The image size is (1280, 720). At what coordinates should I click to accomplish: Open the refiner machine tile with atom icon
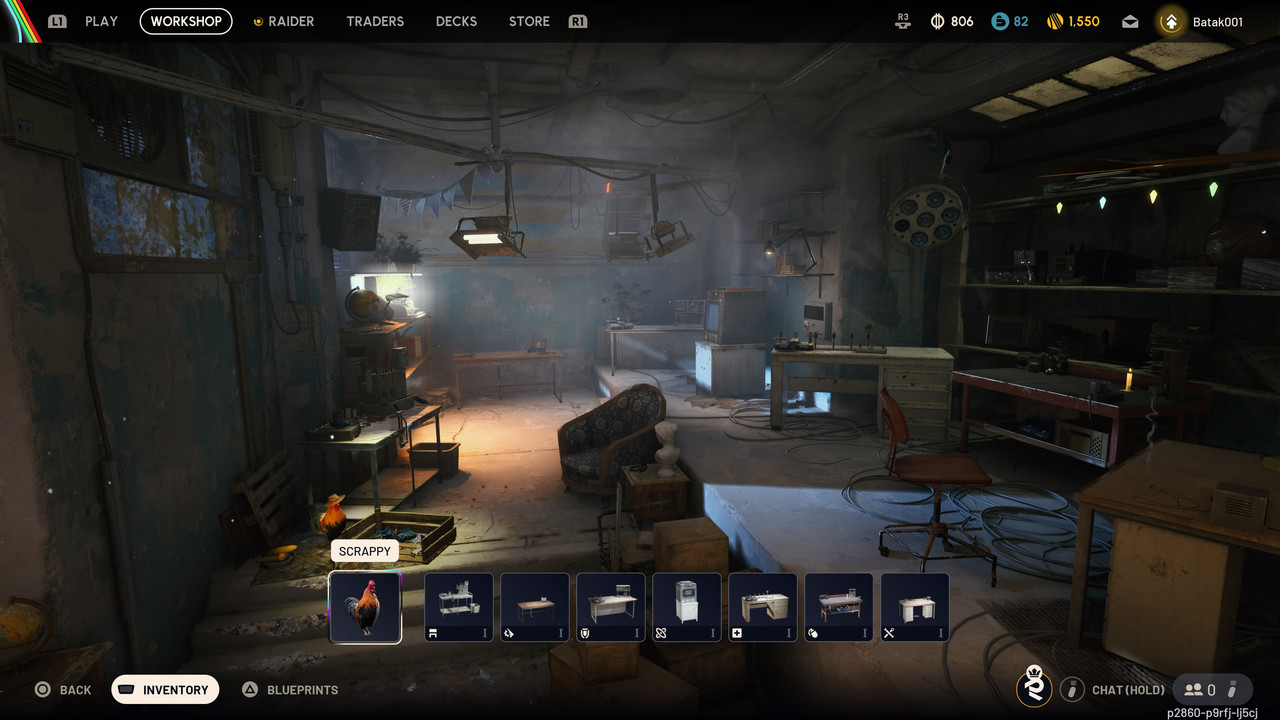coord(687,607)
